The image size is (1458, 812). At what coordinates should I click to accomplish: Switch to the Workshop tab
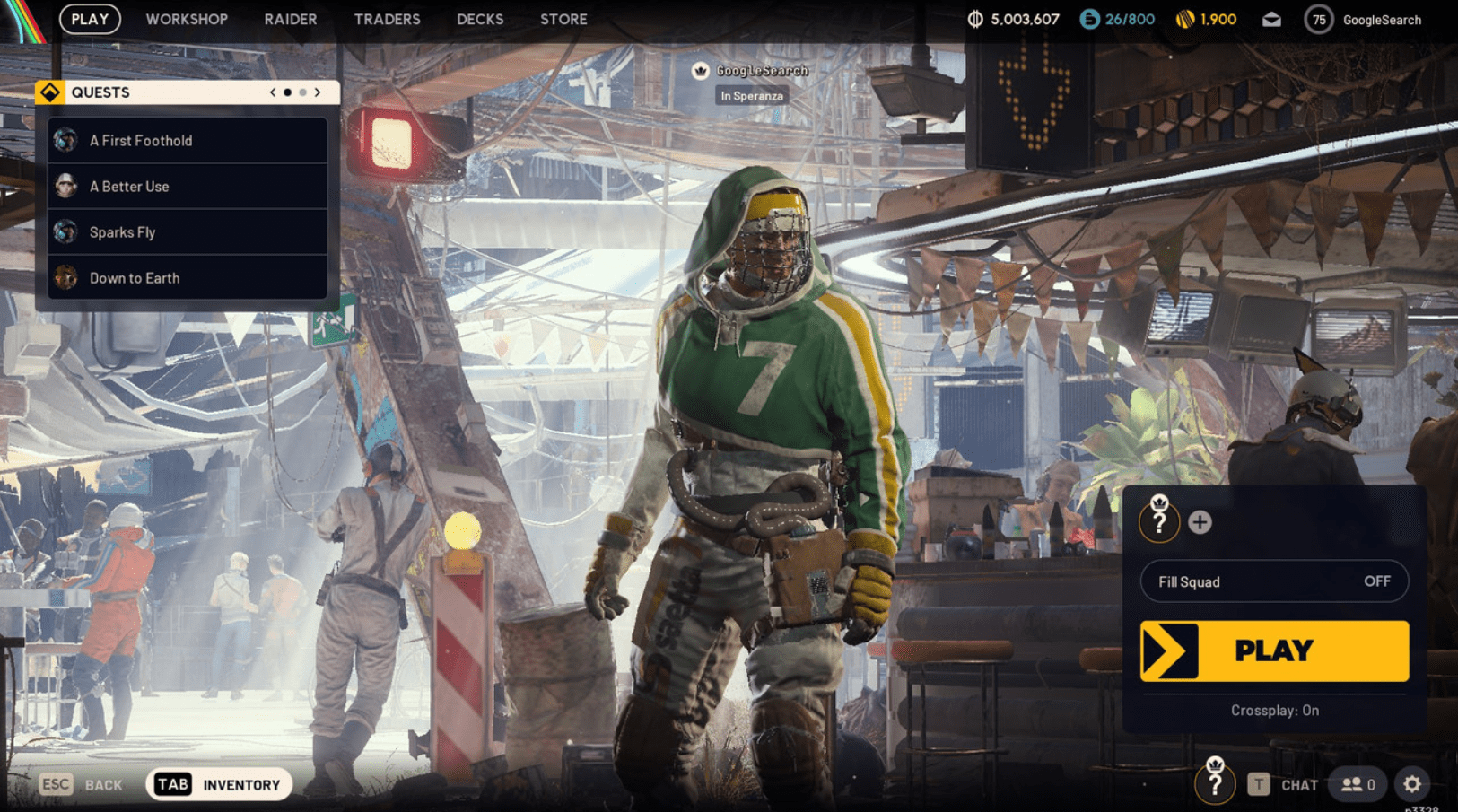(187, 19)
